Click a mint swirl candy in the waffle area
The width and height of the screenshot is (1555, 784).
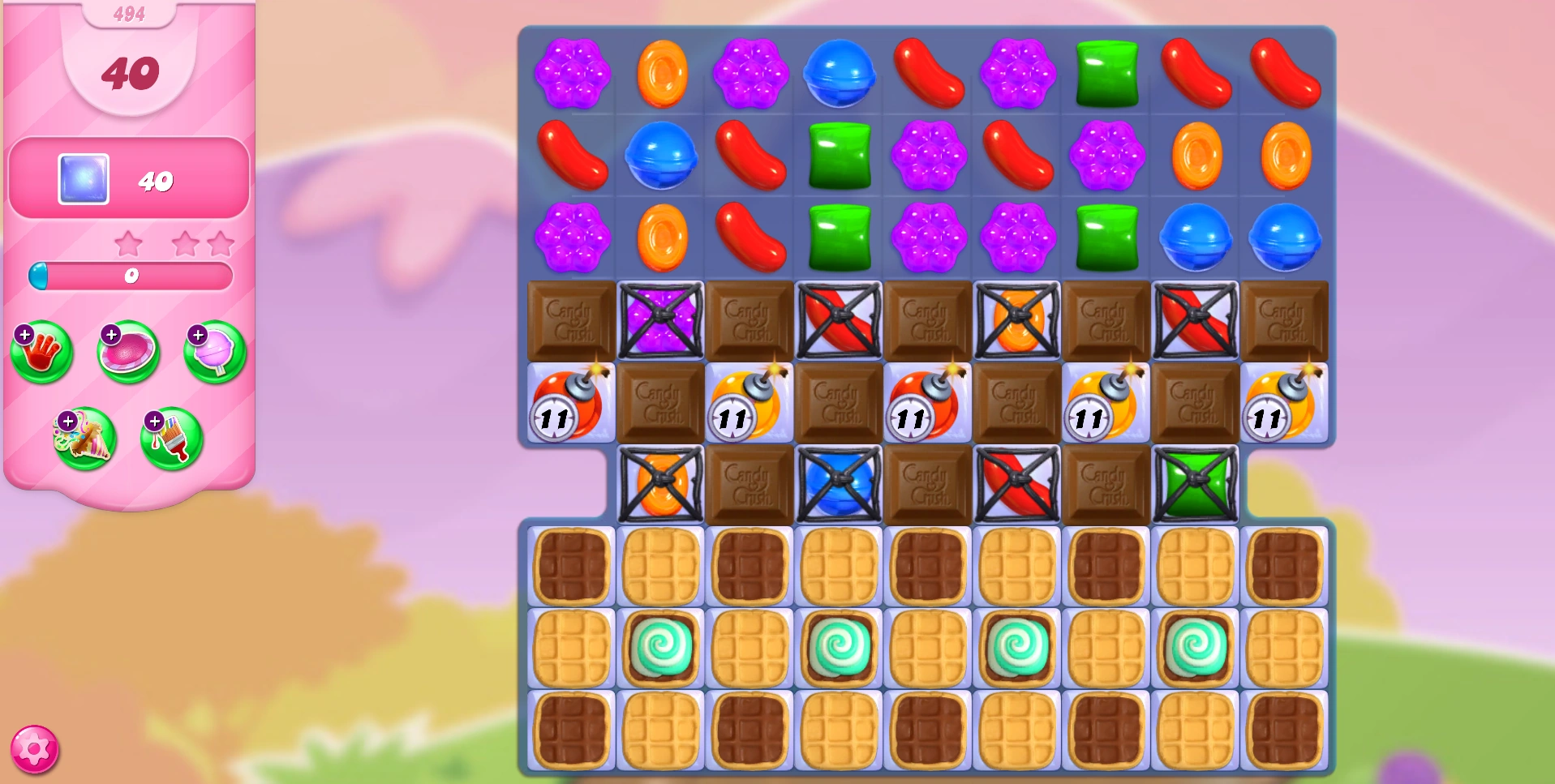click(x=661, y=646)
